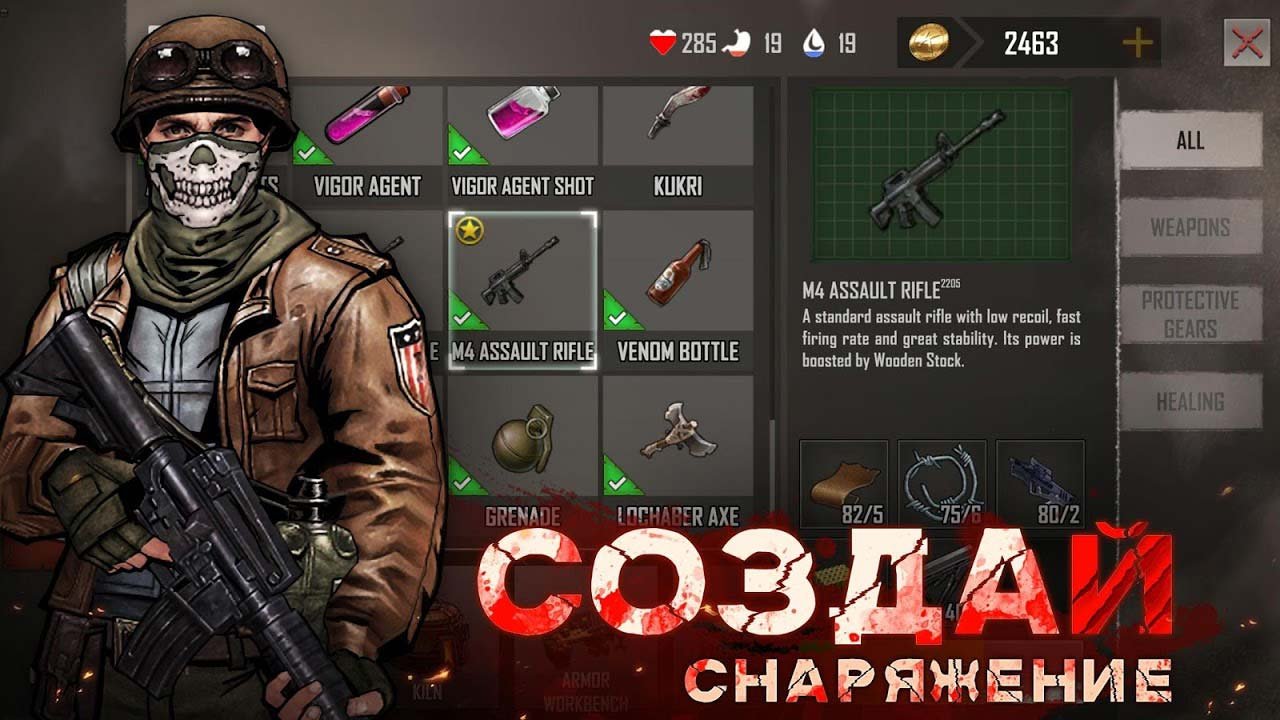Select the M4 Assault Rifle recipe

[522, 290]
